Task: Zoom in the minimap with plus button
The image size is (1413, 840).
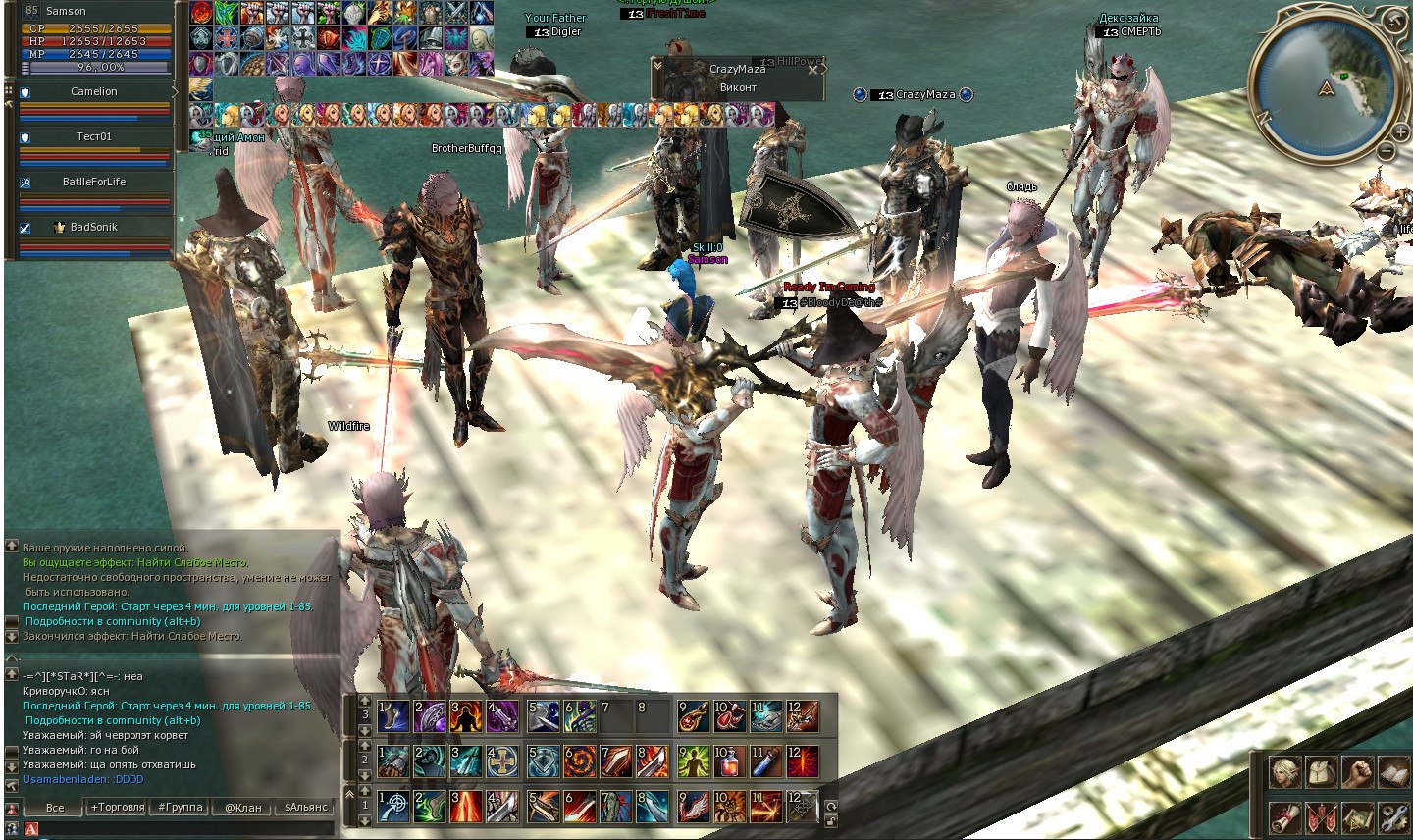Action: tap(1401, 131)
